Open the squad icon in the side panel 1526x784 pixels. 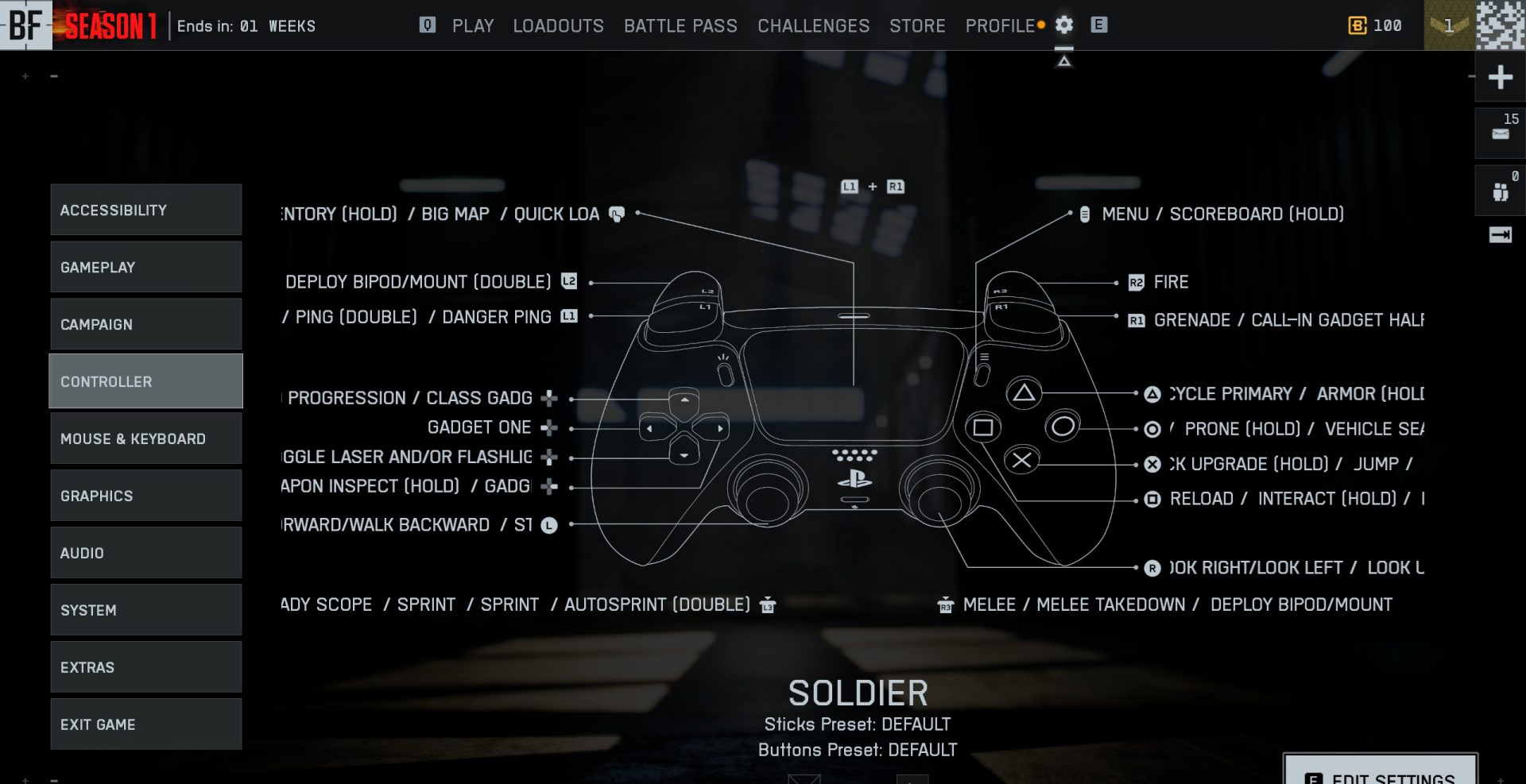tap(1500, 191)
